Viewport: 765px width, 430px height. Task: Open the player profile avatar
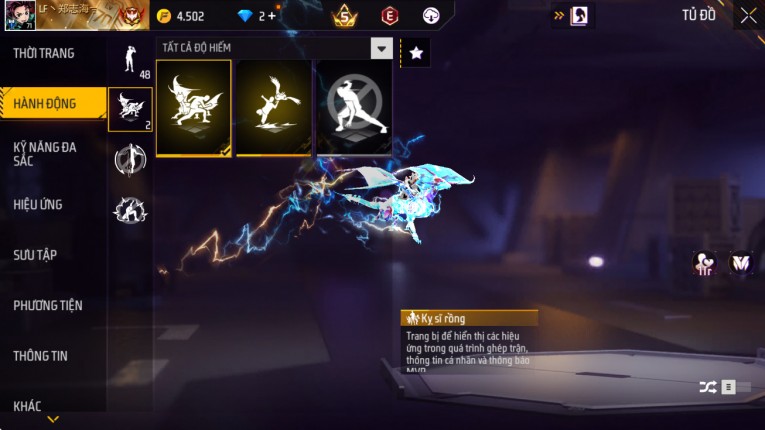click(x=19, y=15)
